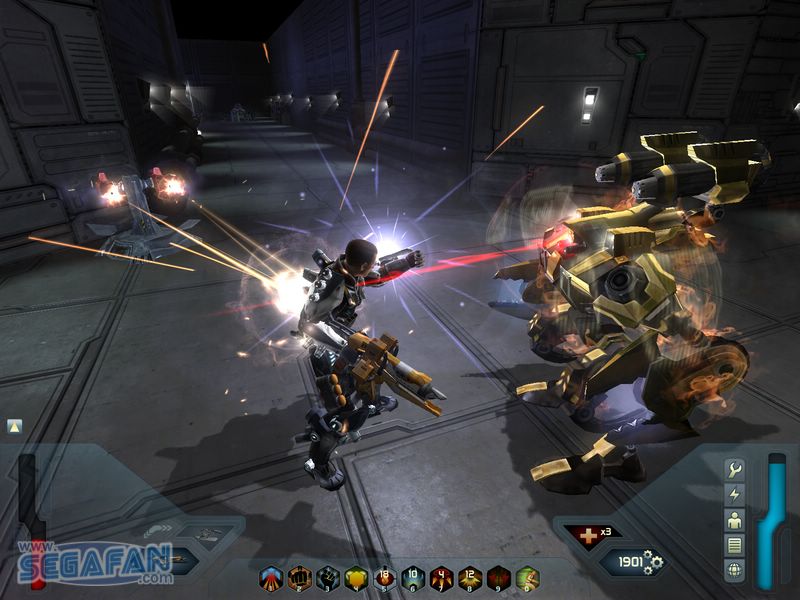
Task: Select the yellow hexagon shield ability
Action: [356, 577]
